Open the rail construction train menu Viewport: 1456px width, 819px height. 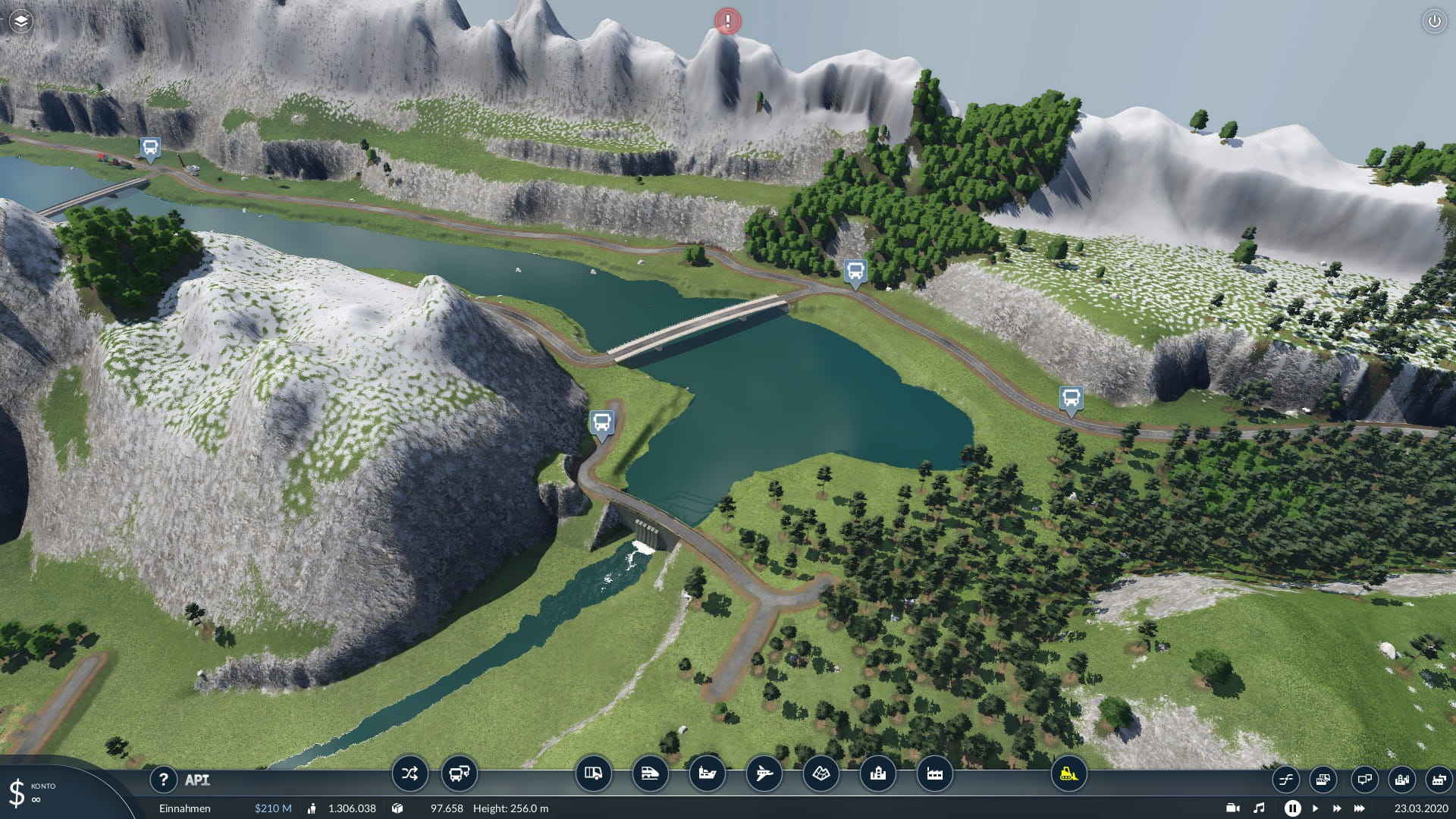tap(650, 774)
